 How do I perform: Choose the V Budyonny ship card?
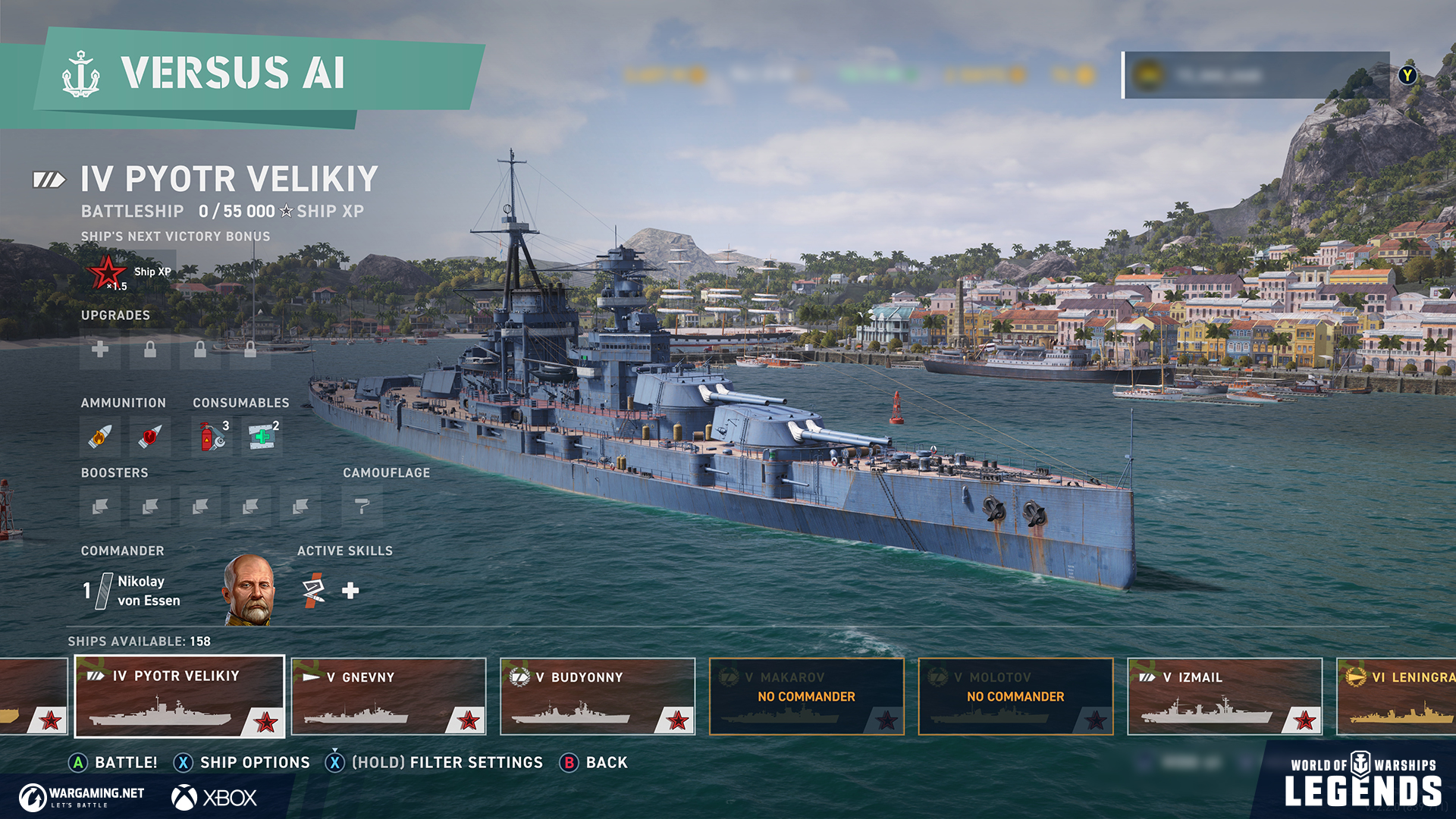point(598,696)
